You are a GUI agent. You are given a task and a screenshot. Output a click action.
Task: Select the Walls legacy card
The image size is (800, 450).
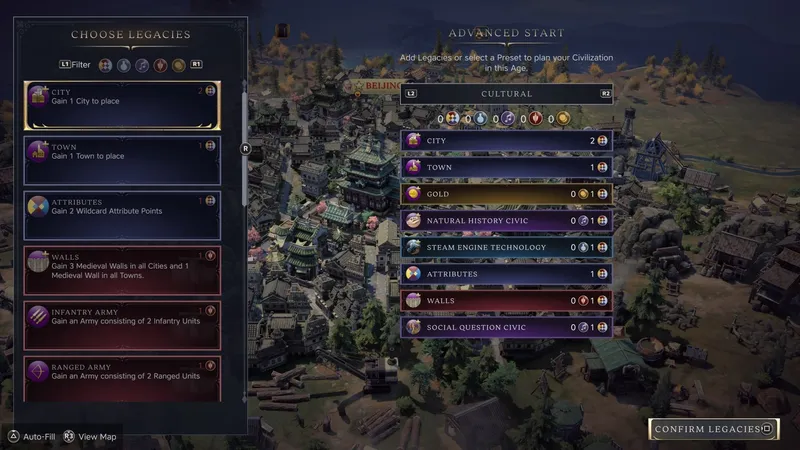(x=122, y=271)
